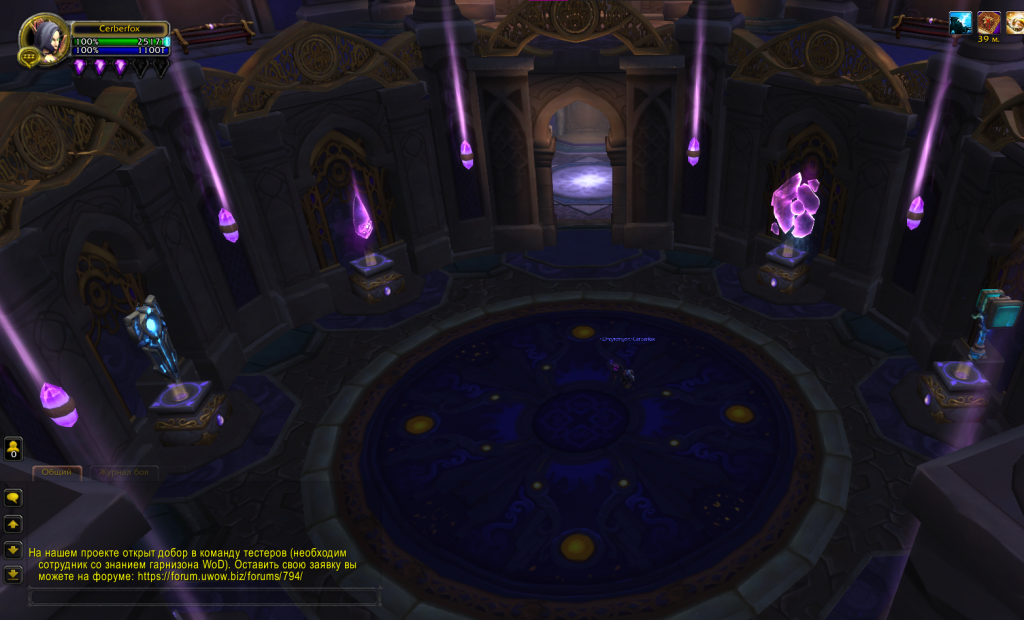Open the forum.uwow.biz link in chat
Image resolution: width=1024 pixels, height=620 pixels.
pos(219,577)
